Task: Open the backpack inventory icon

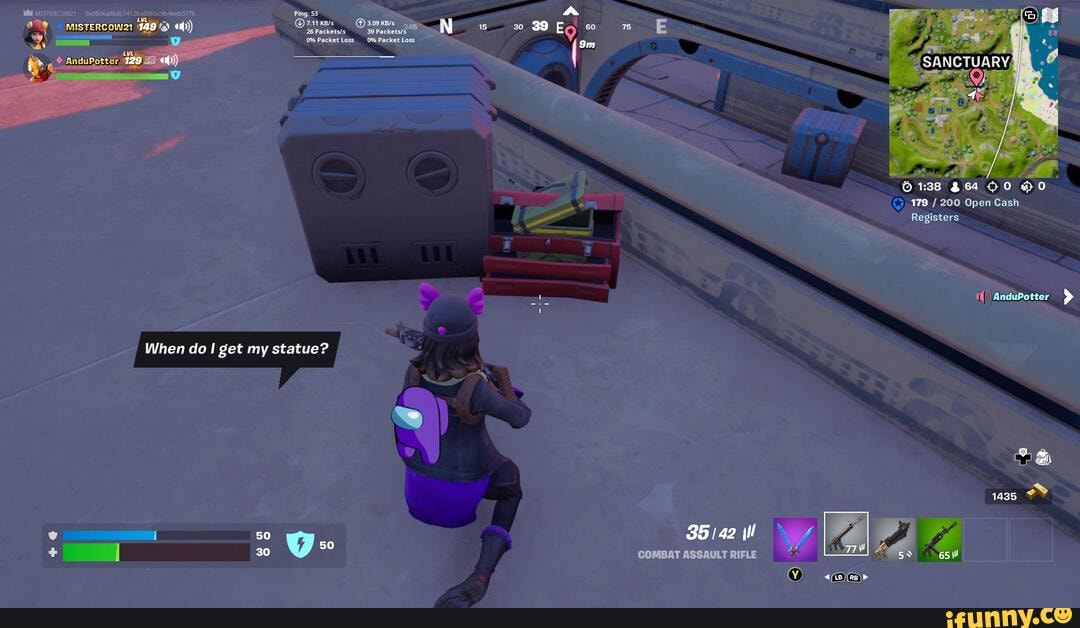Action: point(1042,457)
